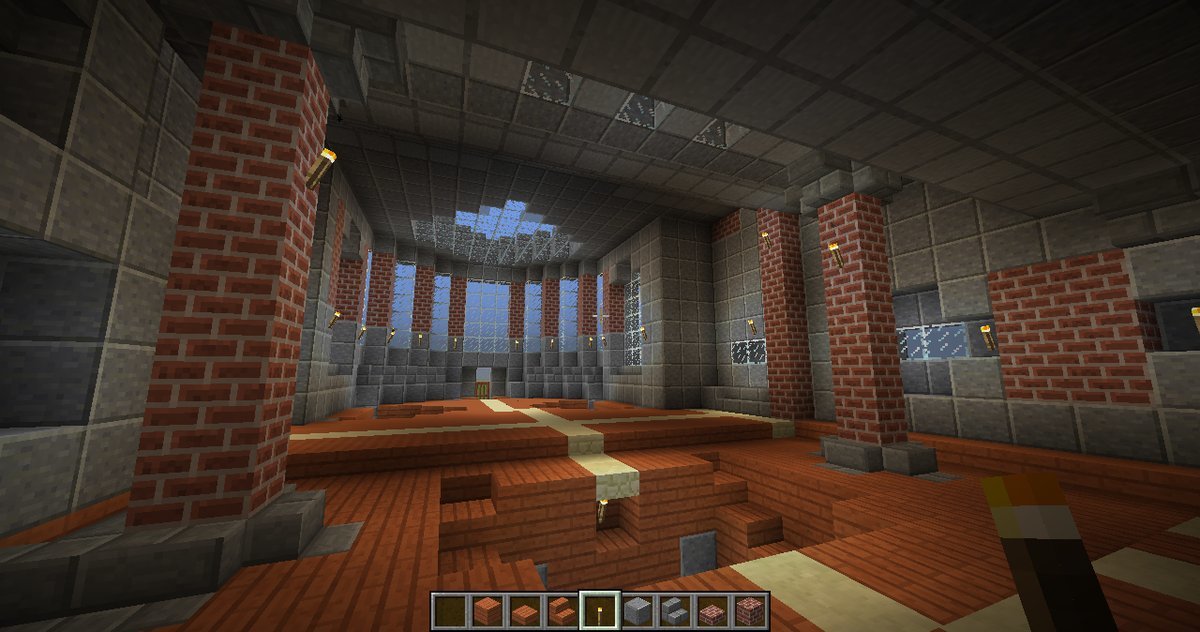Select the full stone block slot
This screenshot has width=1200, height=632.
[636, 609]
